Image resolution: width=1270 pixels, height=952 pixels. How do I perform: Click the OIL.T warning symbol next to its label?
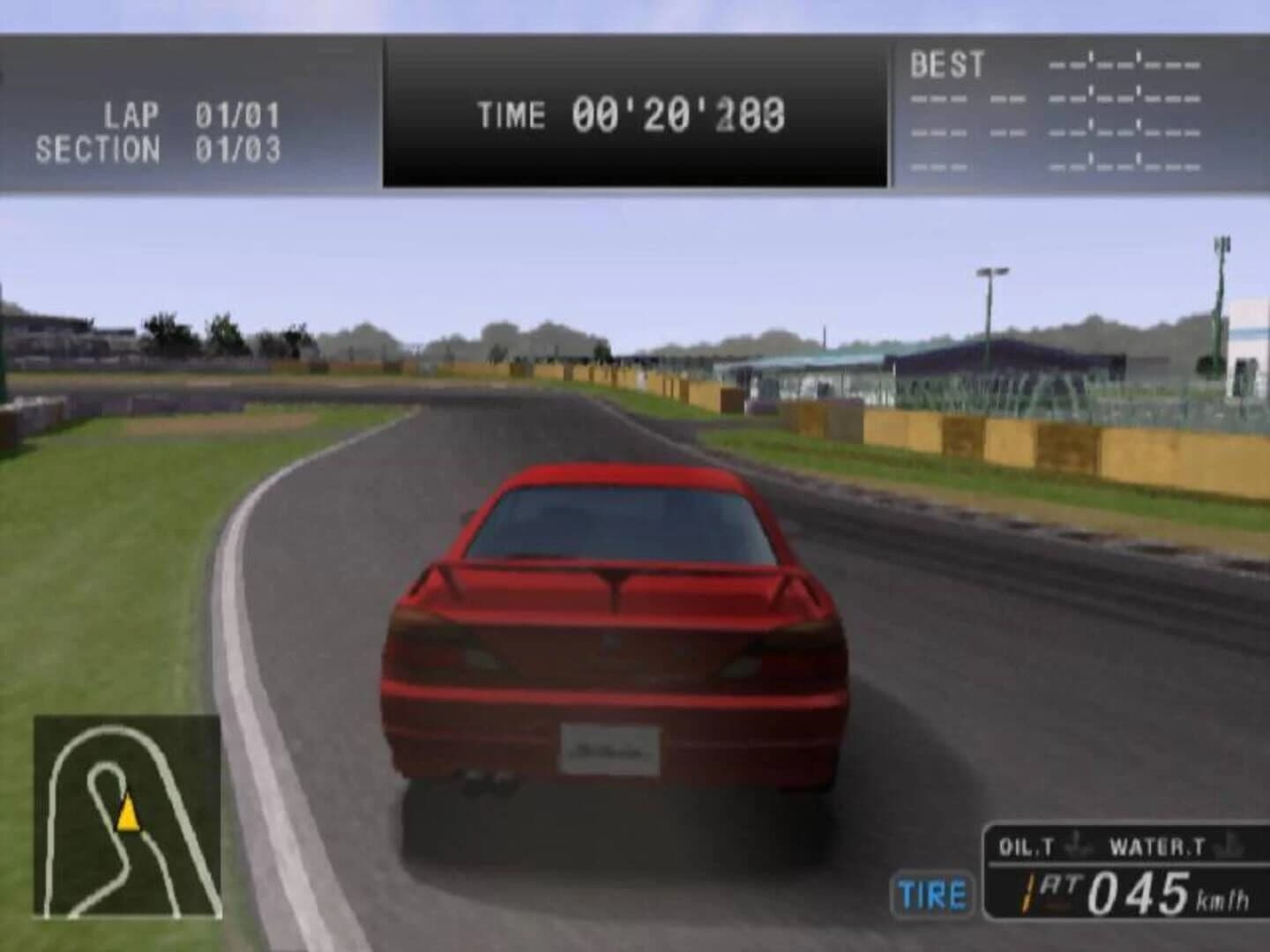[x=1074, y=844]
